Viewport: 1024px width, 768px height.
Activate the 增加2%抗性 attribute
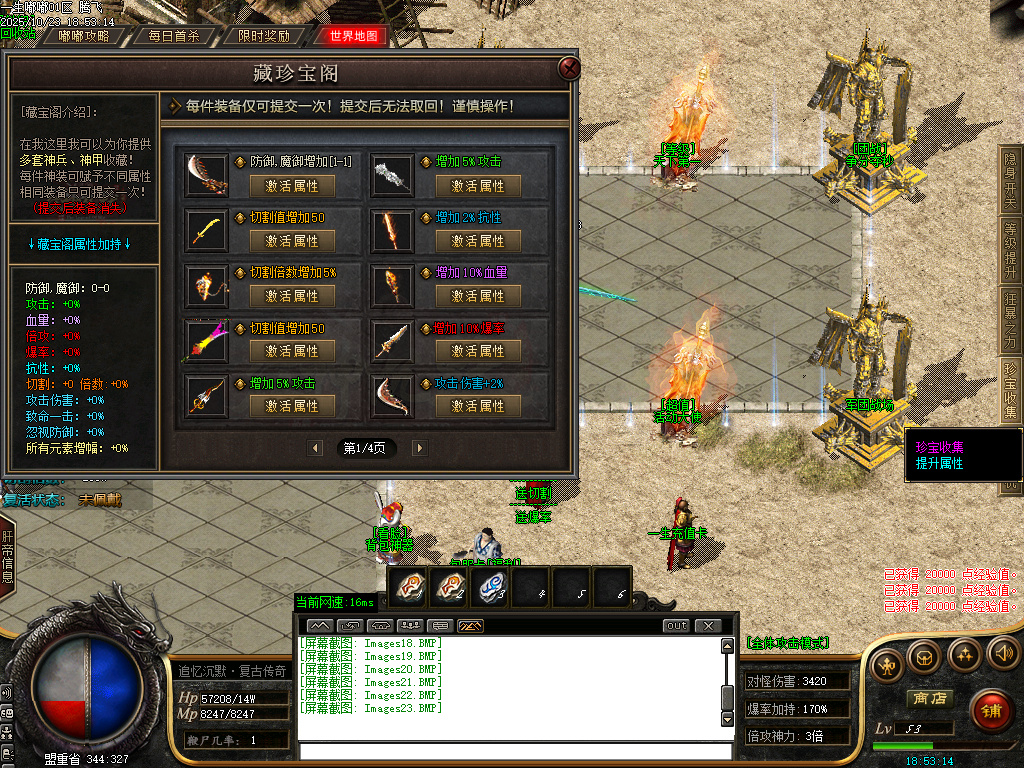(x=478, y=241)
